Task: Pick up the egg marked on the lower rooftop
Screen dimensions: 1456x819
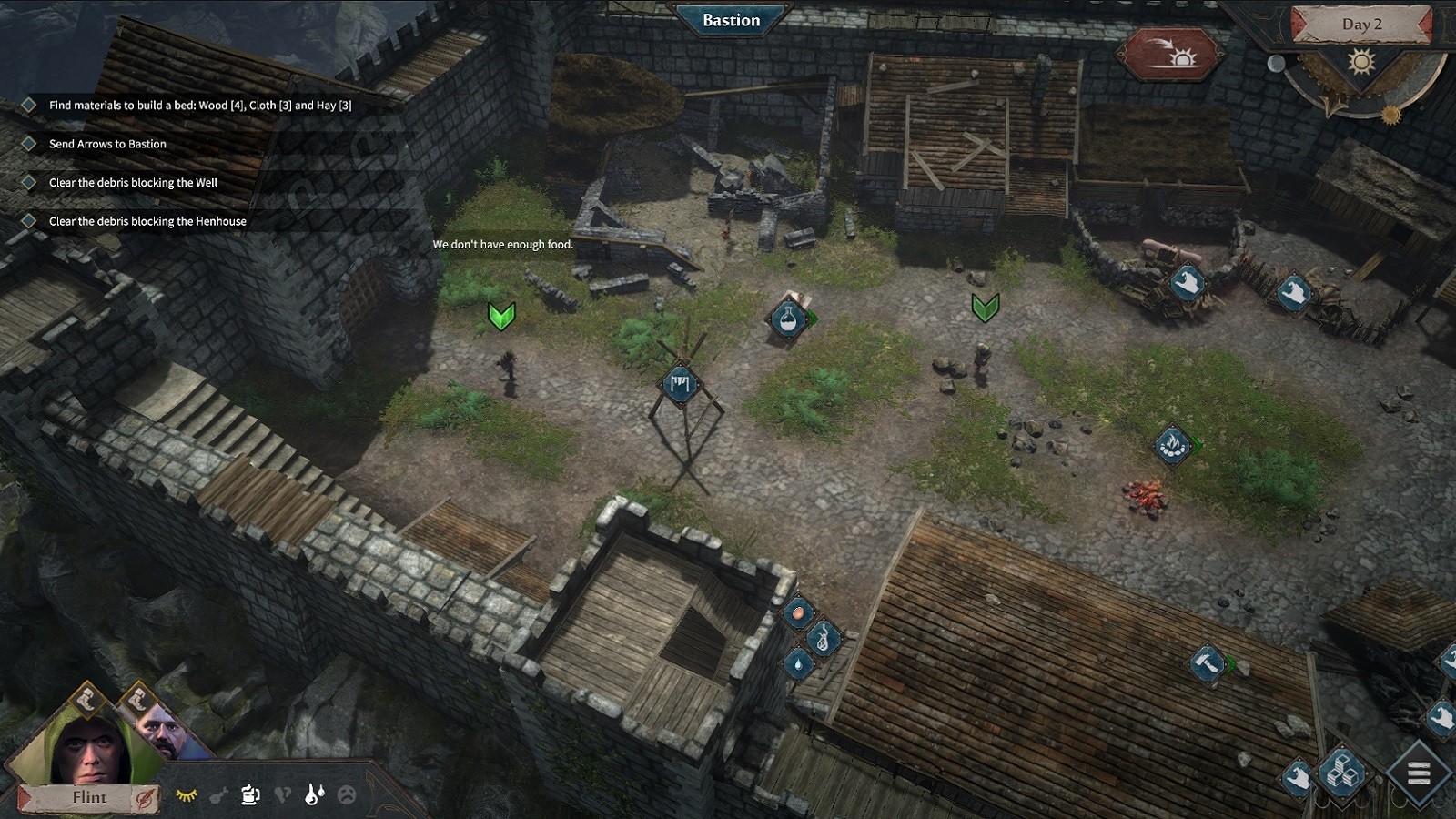Action: click(x=797, y=612)
